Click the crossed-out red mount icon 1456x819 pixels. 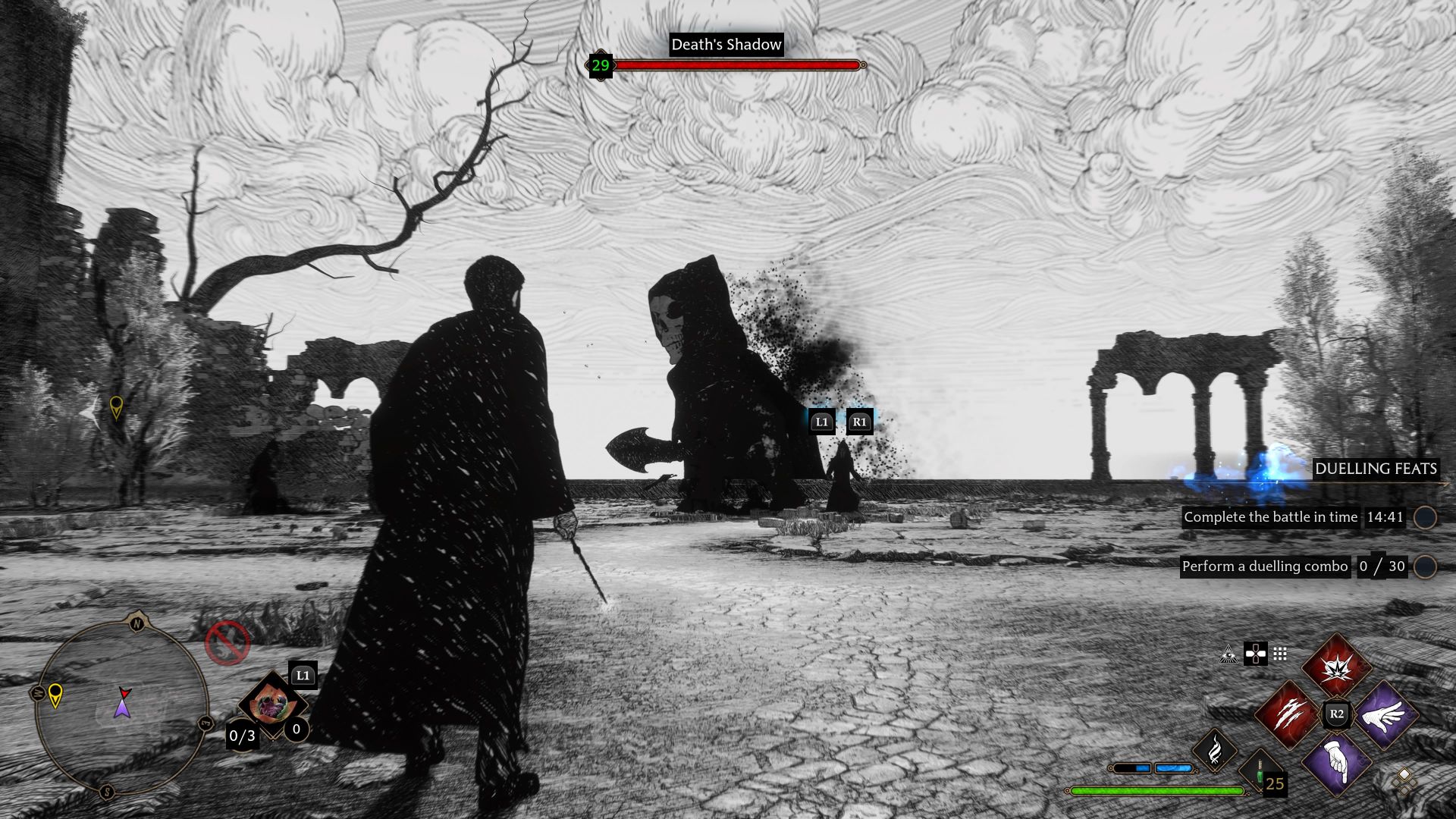coord(227,643)
